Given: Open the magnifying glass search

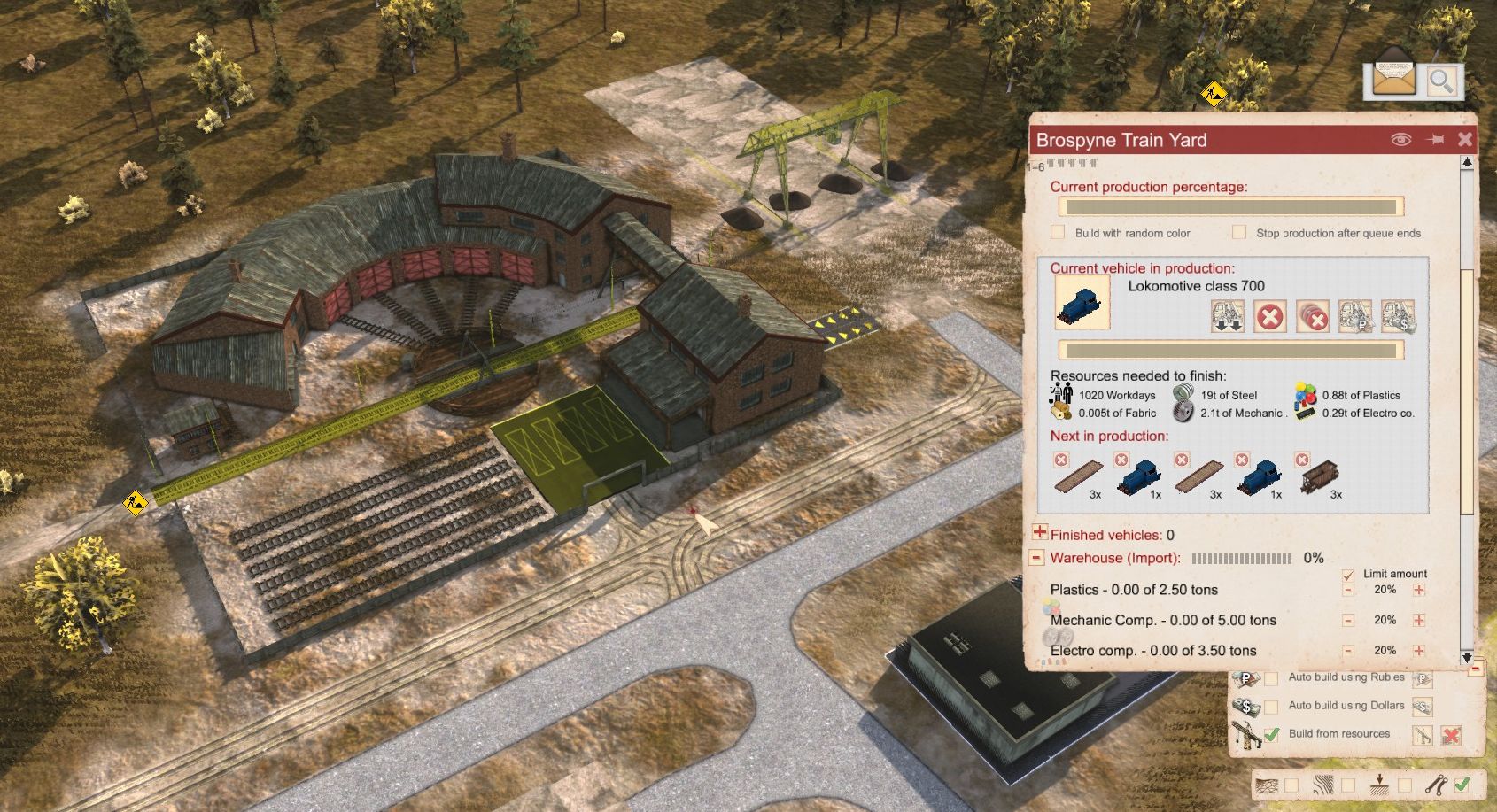Looking at the screenshot, I should coord(1441,81).
